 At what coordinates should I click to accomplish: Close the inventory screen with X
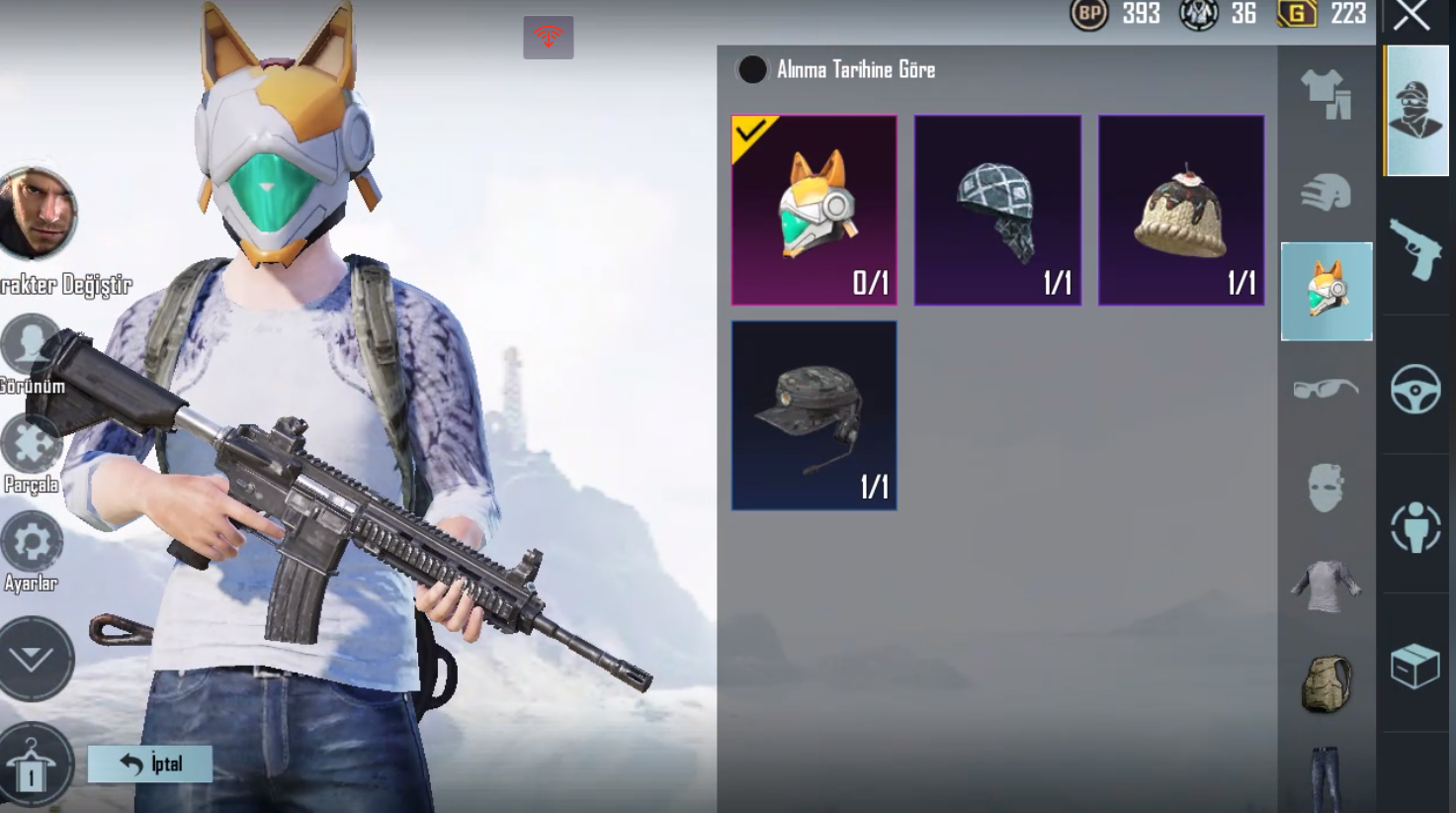coord(1412,17)
